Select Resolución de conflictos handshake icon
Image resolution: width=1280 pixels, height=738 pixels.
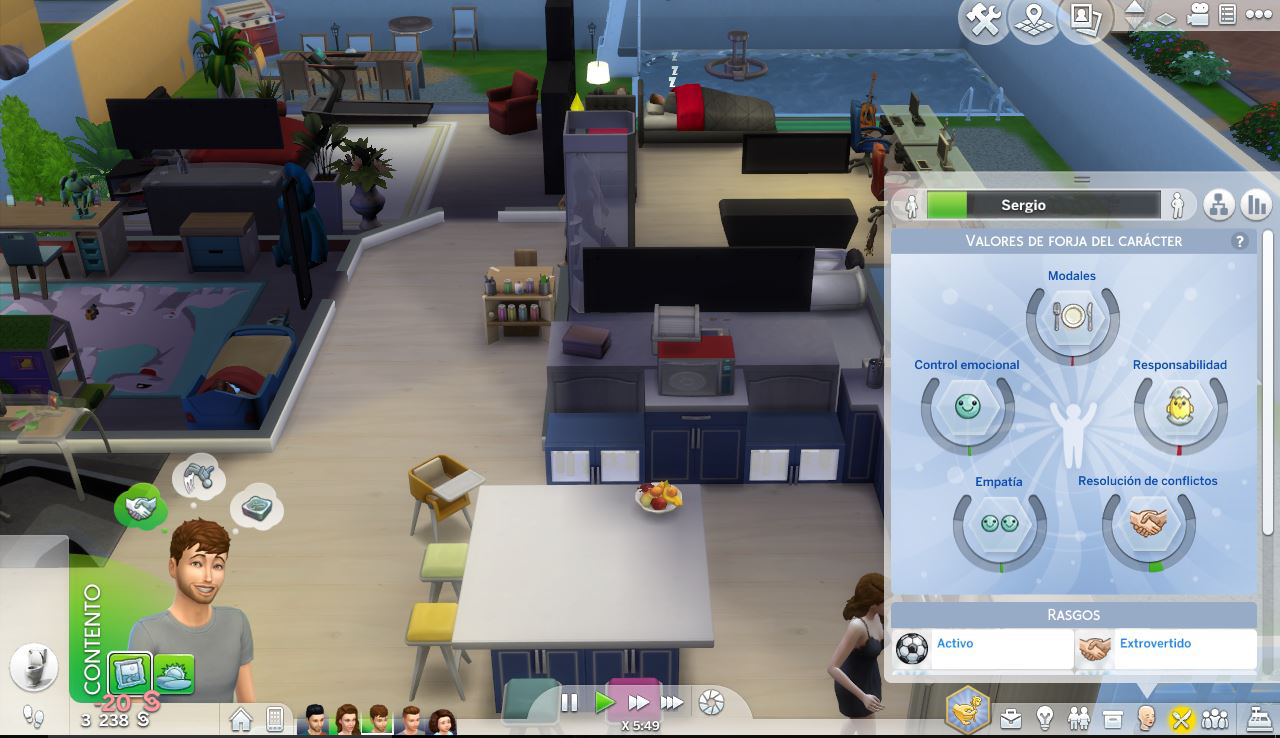pos(1148,523)
